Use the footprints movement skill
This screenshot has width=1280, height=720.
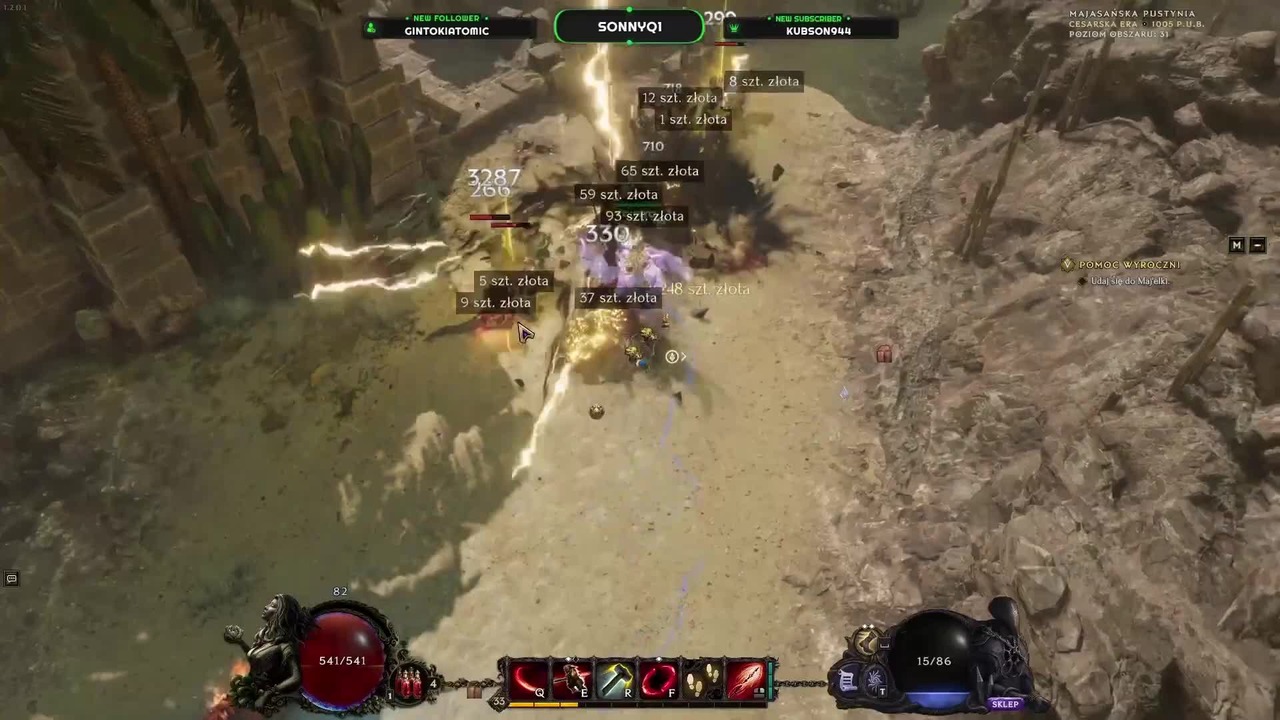701,680
